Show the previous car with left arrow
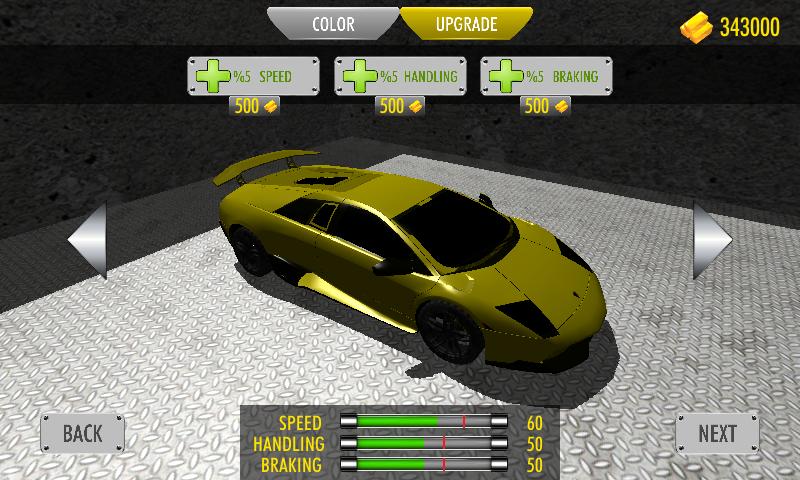 (87, 240)
